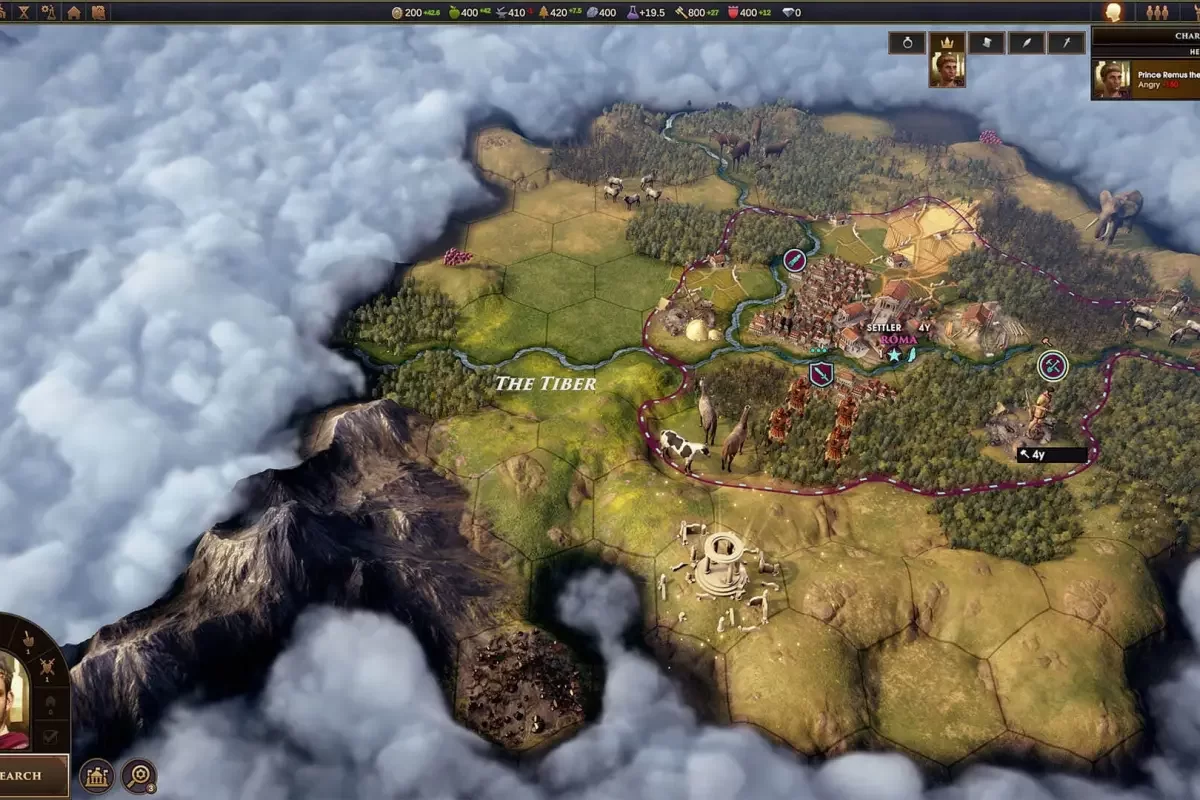This screenshot has width=1200, height=800.
Task: Select the ring tab in character filters
Action: click(x=906, y=42)
